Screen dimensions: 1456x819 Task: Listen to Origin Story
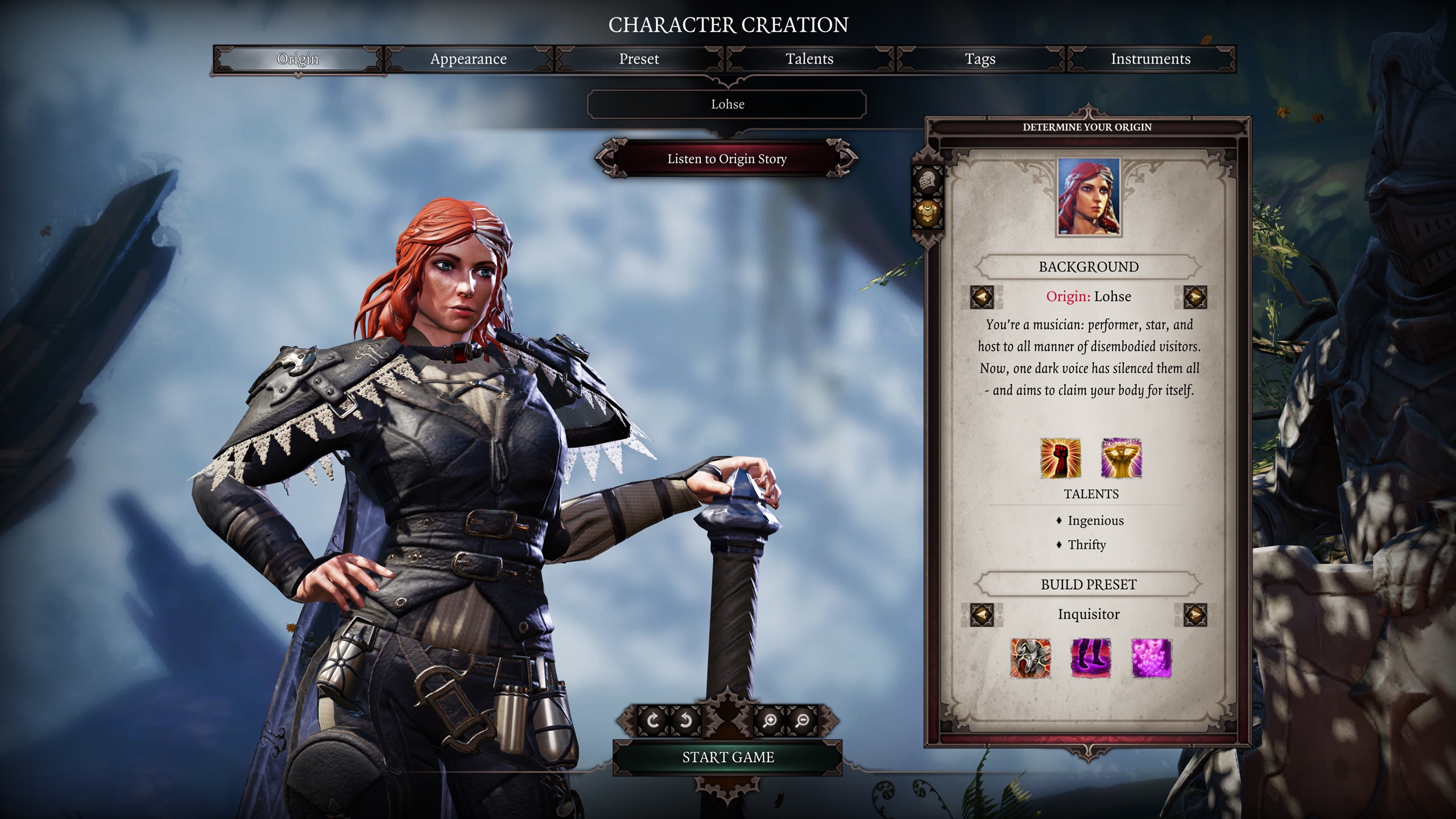(x=727, y=159)
